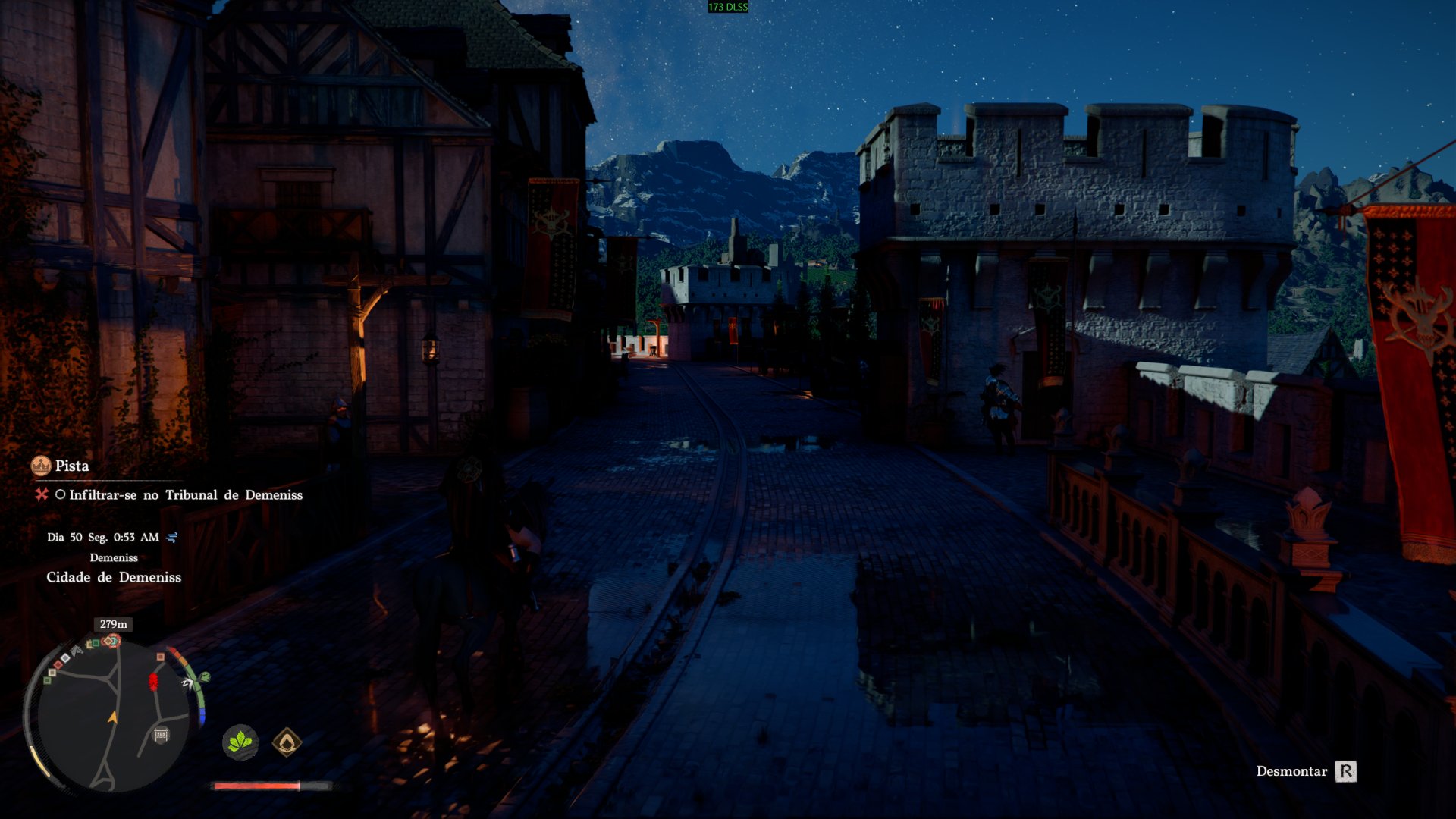Select the Pista quest tracker title
Screen dimensions: 1456x819
[72, 466]
